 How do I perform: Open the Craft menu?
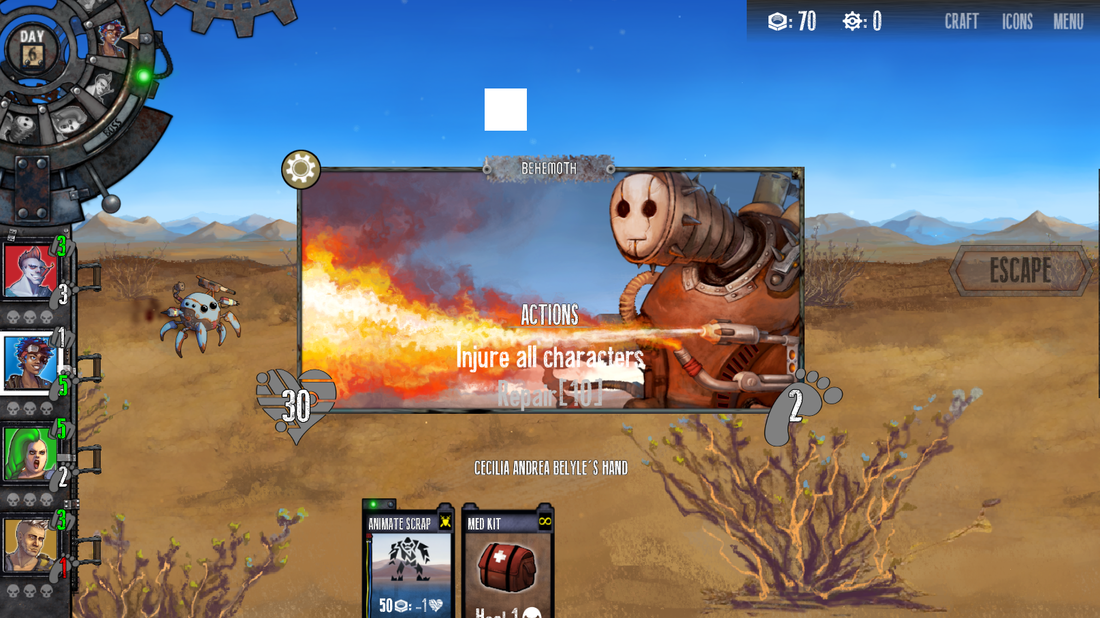pyautogui.click(x=961, y=21)
